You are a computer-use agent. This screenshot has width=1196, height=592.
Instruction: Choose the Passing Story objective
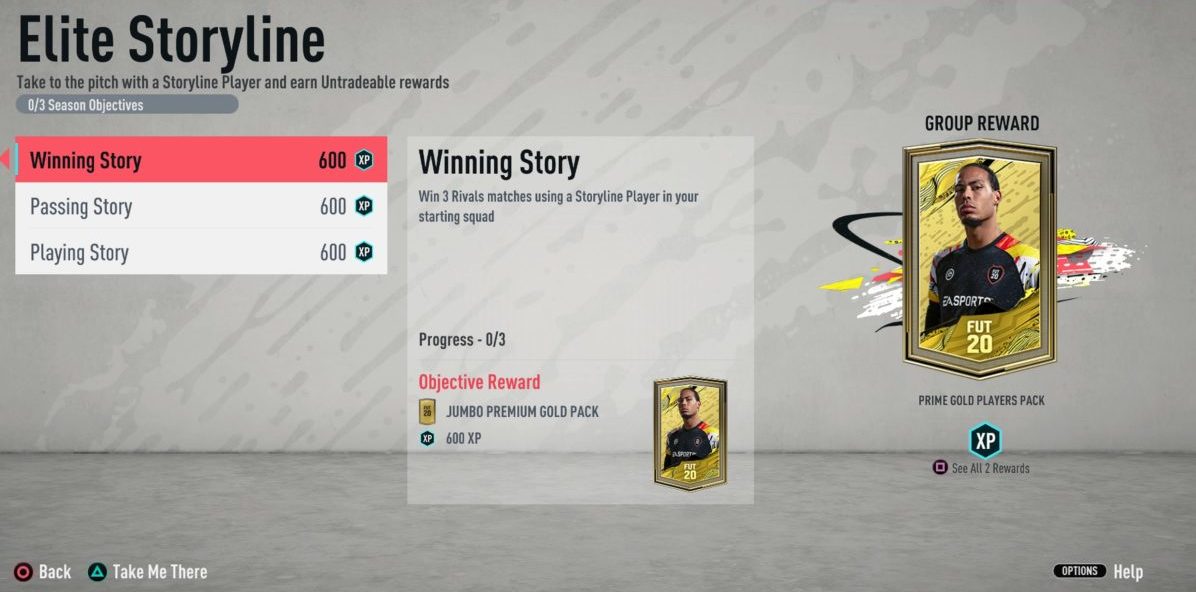pyautogui.click(x=200, y=207)
